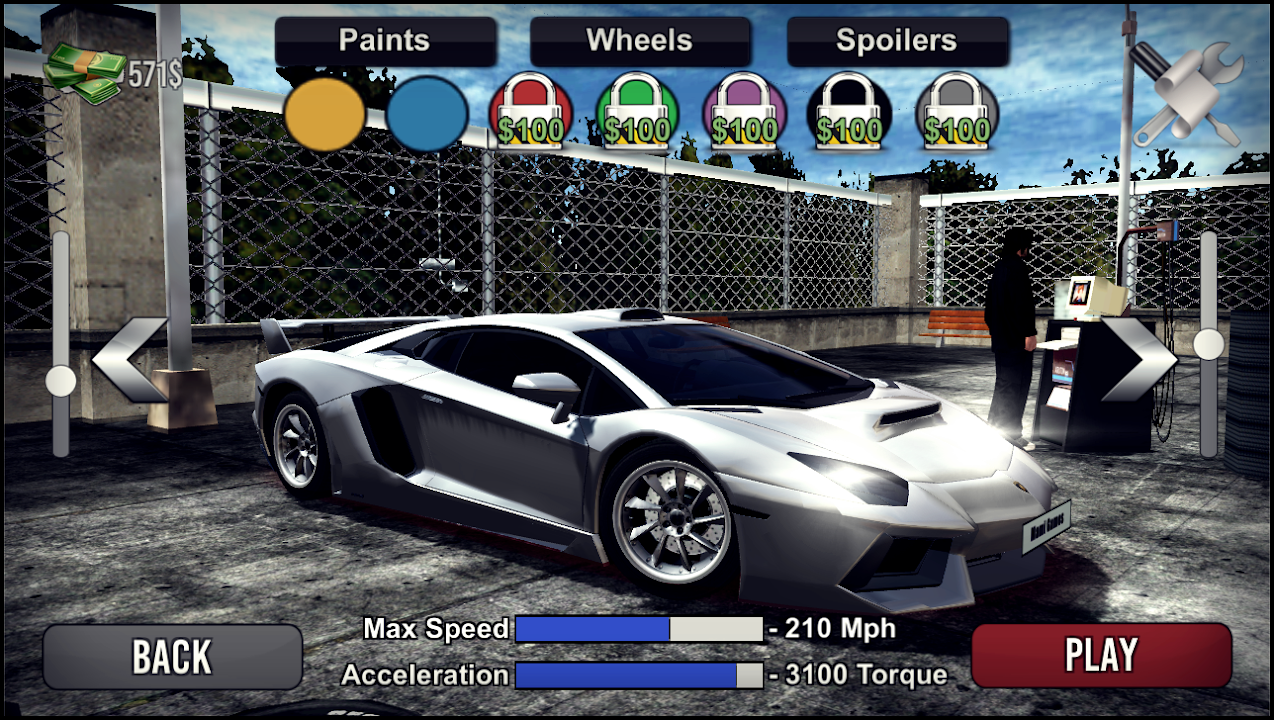Show the Spoilers options
This screenshot has width=1274, height=720.
point(897,42)
